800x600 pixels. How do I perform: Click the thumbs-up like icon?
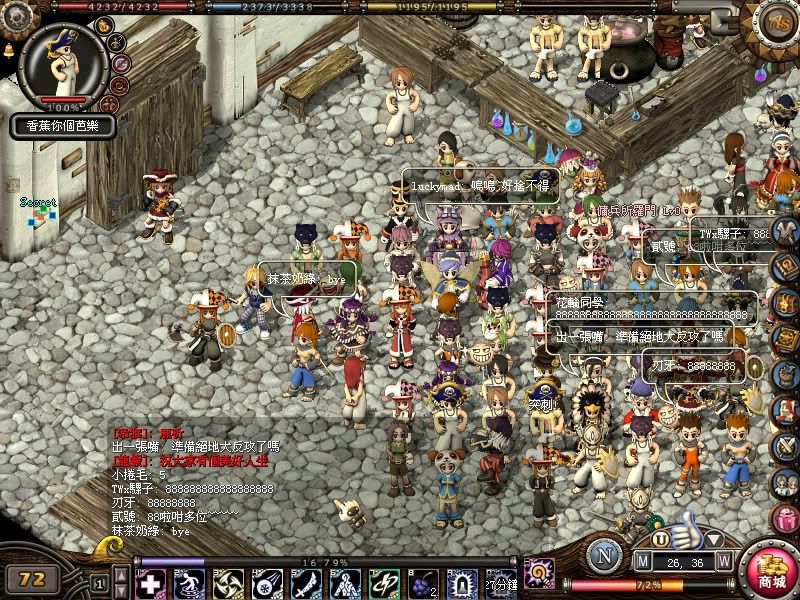(685, 528)
